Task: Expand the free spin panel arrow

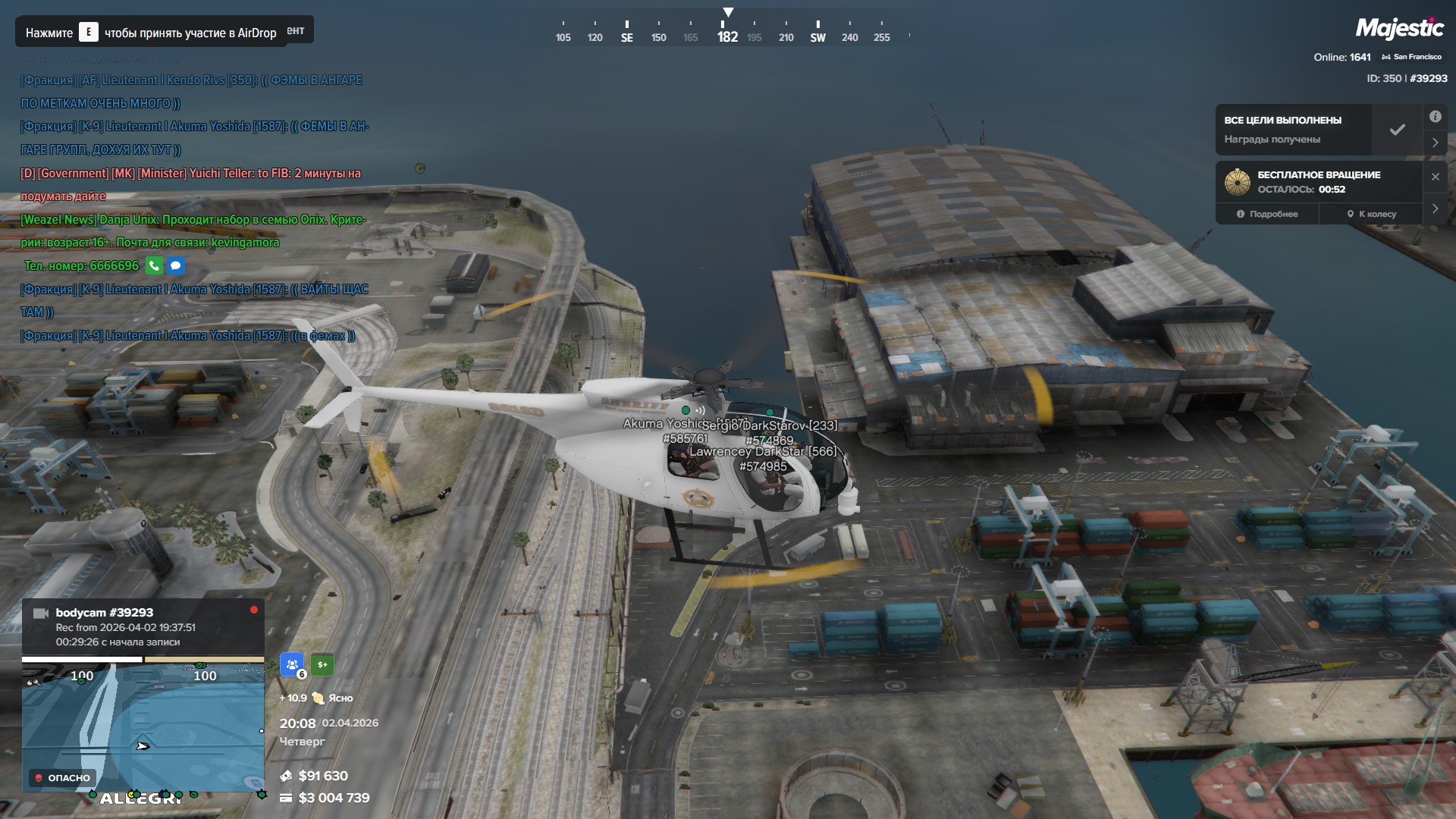Action: click(x=1435, y=209)
